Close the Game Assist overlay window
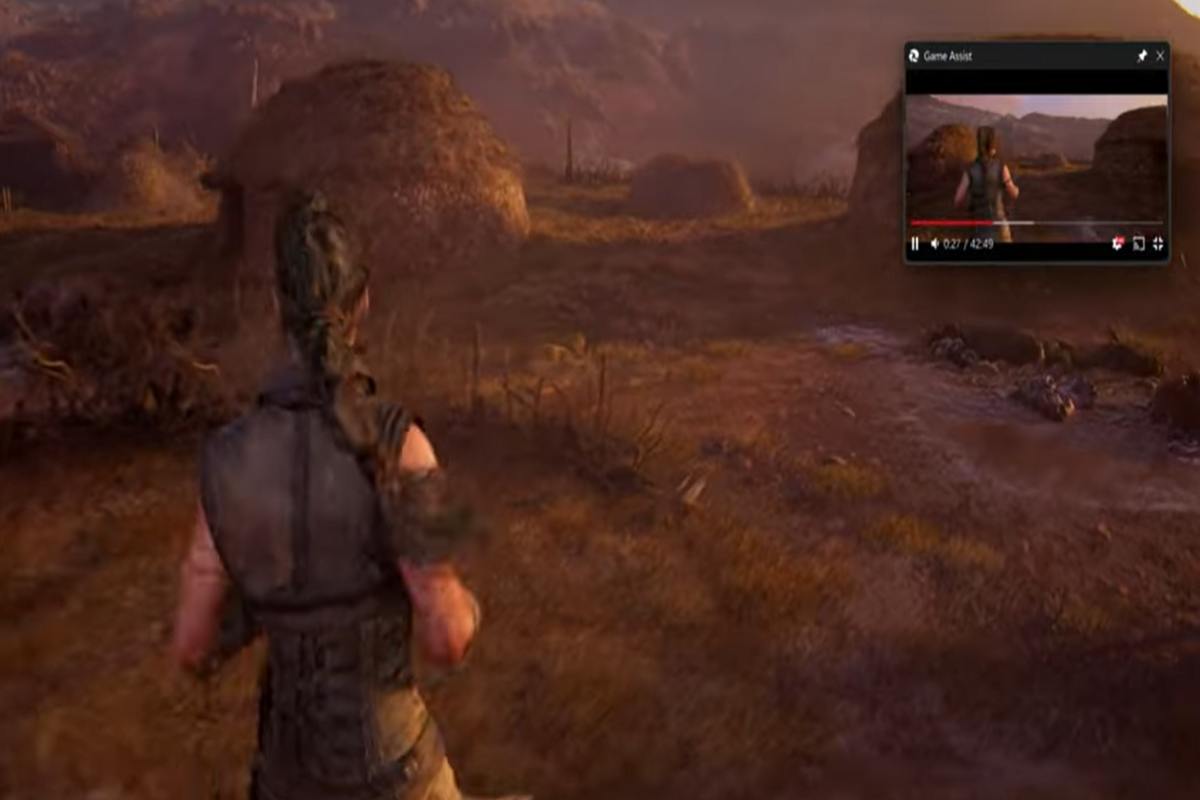 [x=1160, y=57]
